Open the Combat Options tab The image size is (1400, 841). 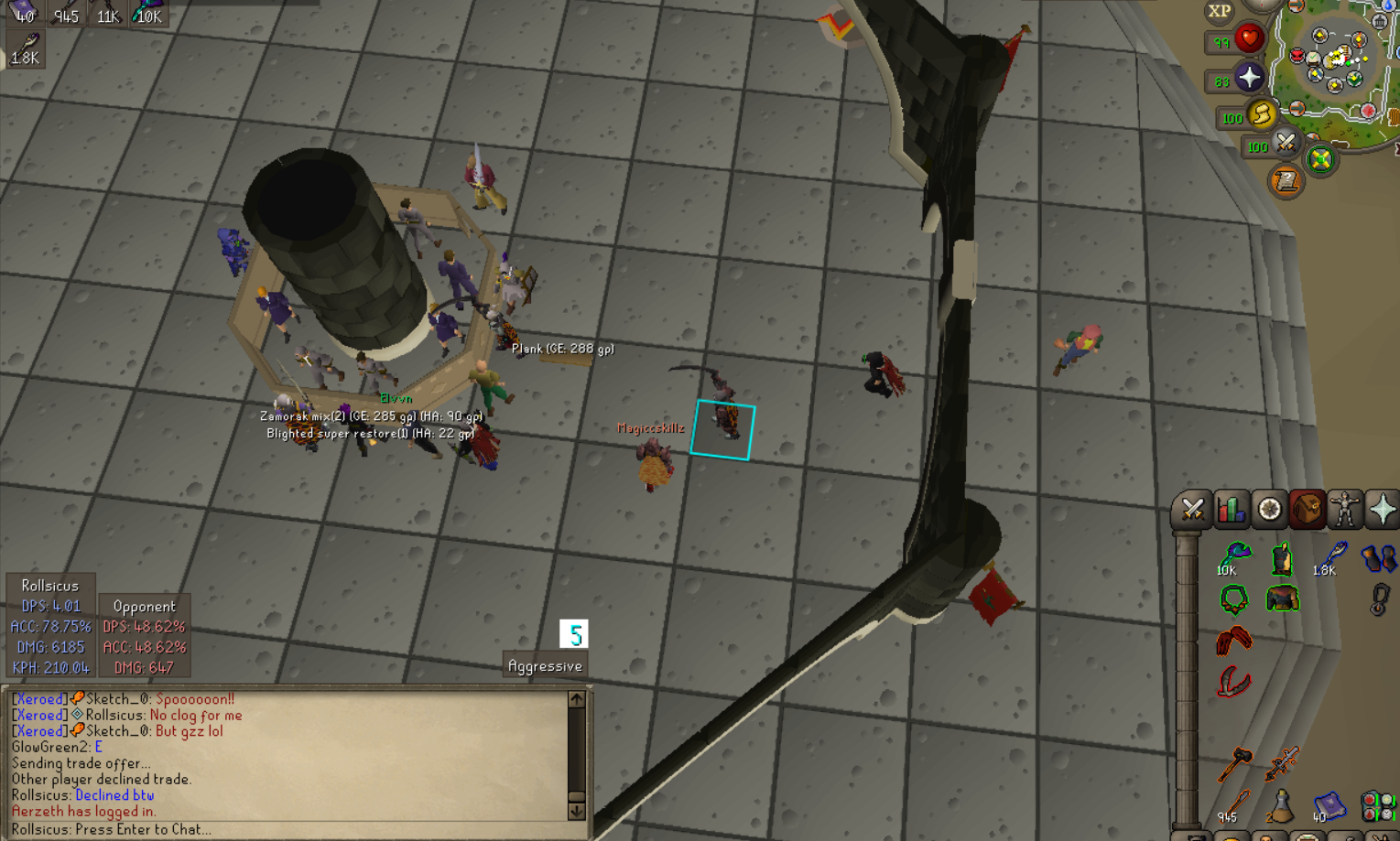click(x=1192, y=510)
